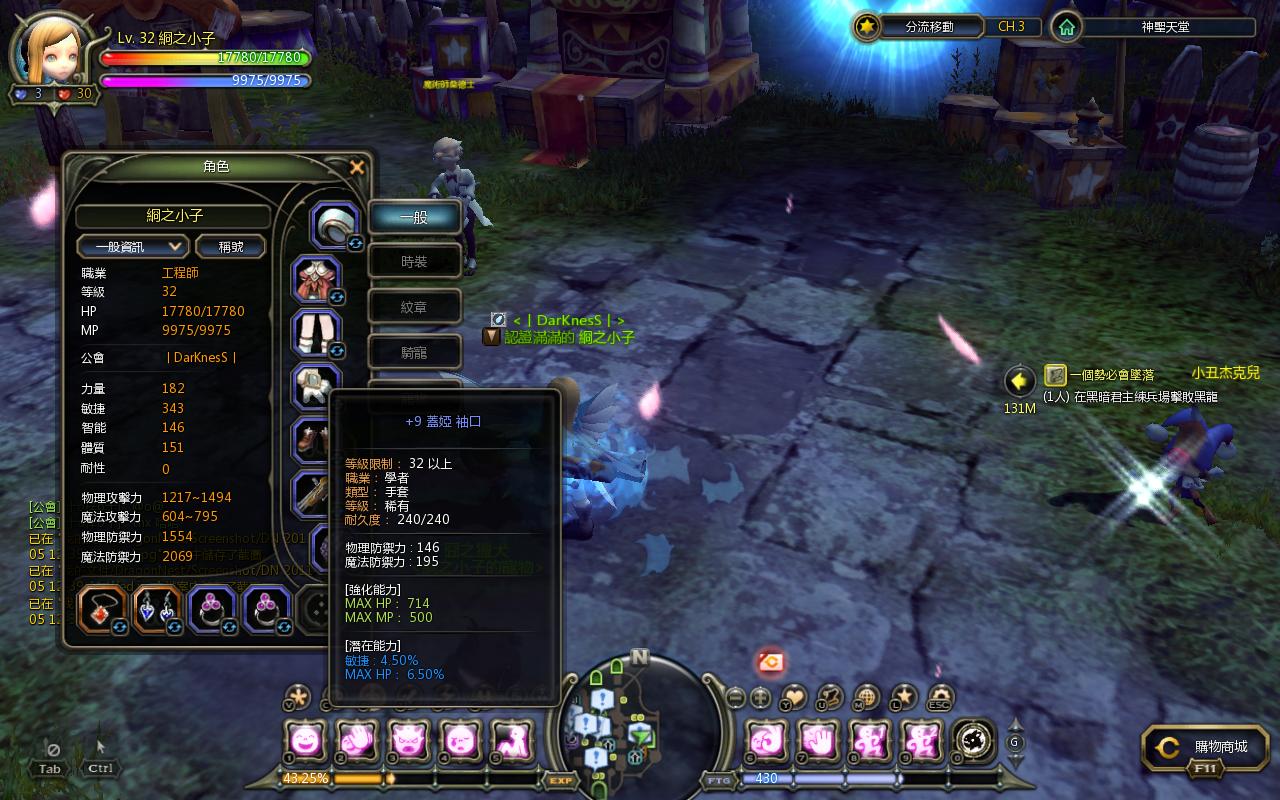Viewport: 1280px width, 800px height.
Task: Select the blue heart earrings slot
Action: pyautogui.click(x=157, y=608)
